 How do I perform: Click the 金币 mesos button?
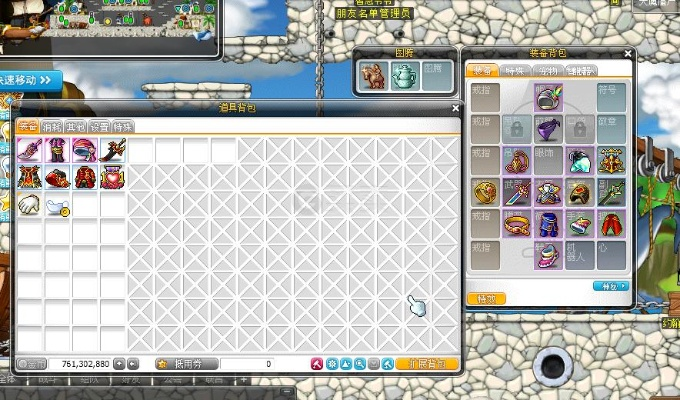coord(32,364)
